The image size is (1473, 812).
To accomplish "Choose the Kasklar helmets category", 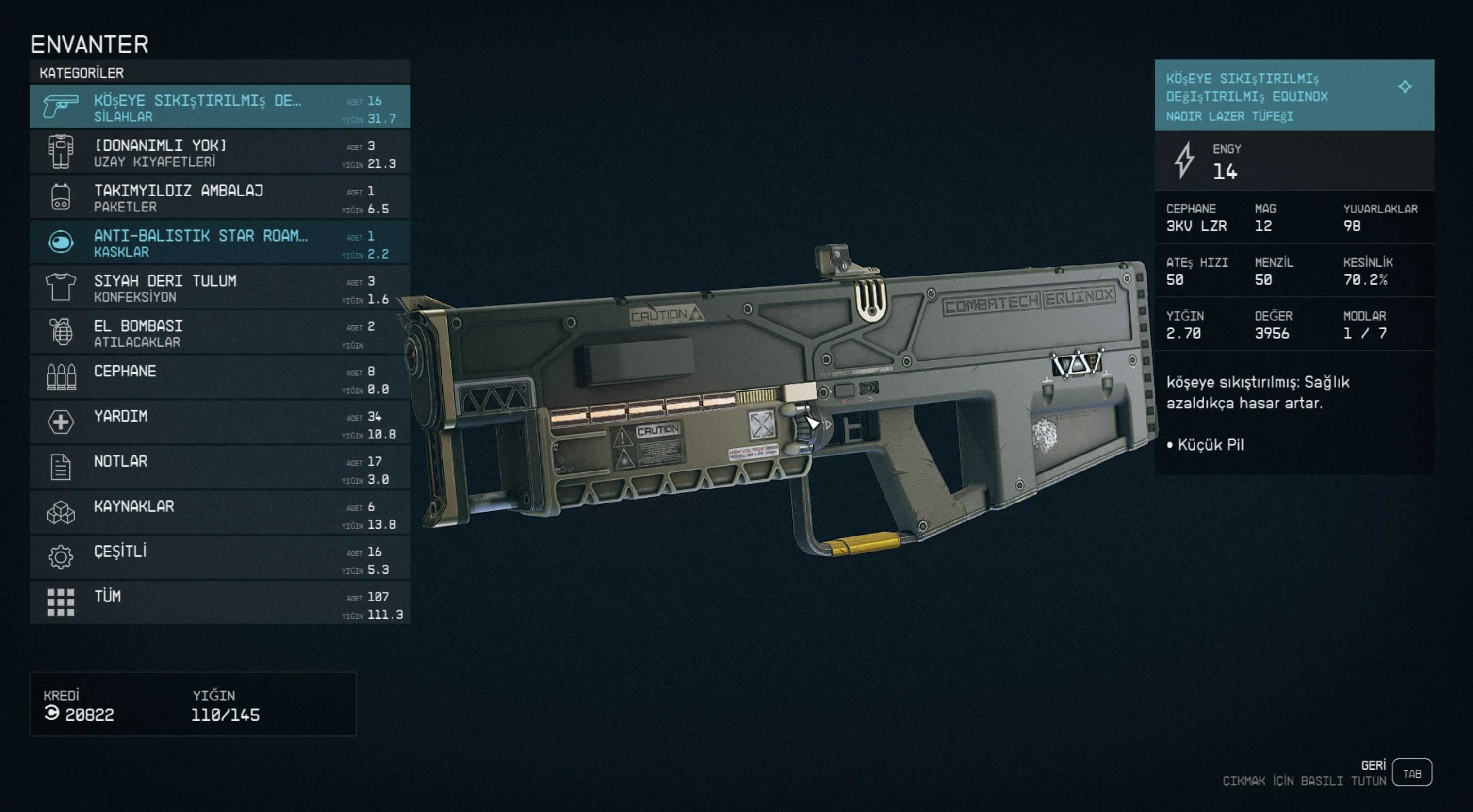I will [x=220, y=243].
